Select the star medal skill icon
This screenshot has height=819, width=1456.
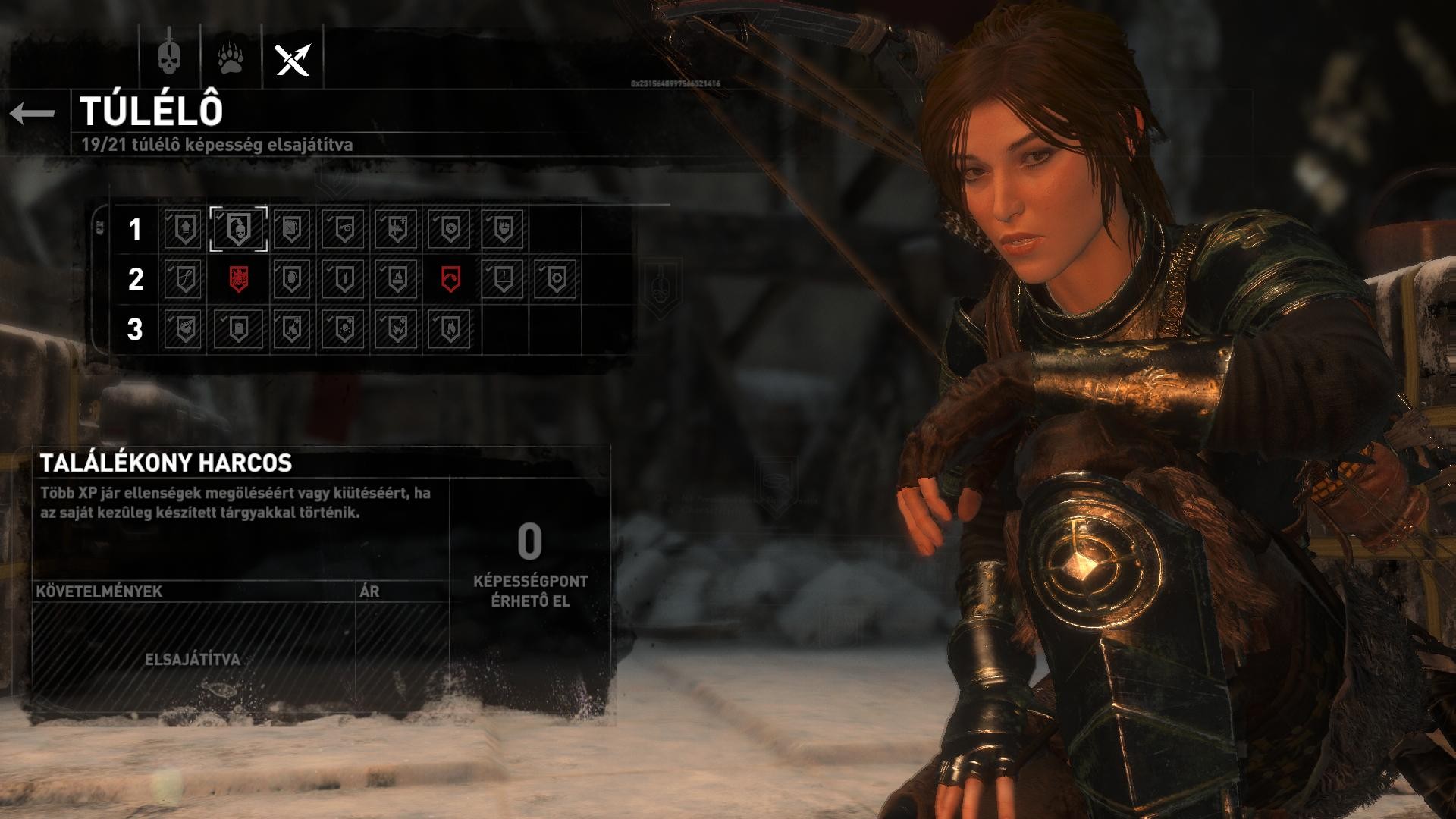(450, 228)
